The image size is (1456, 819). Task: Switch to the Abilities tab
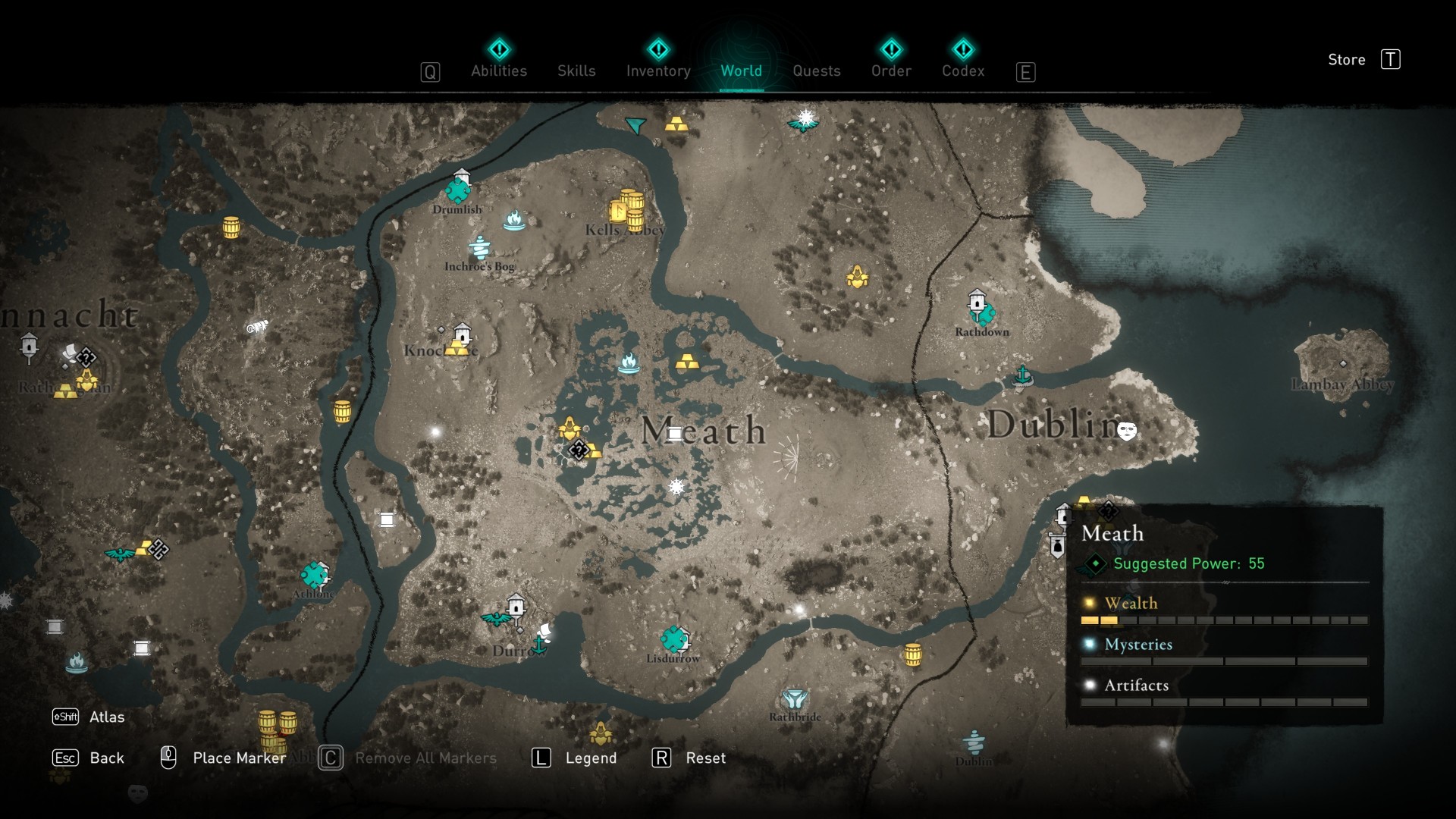point(499,71)
